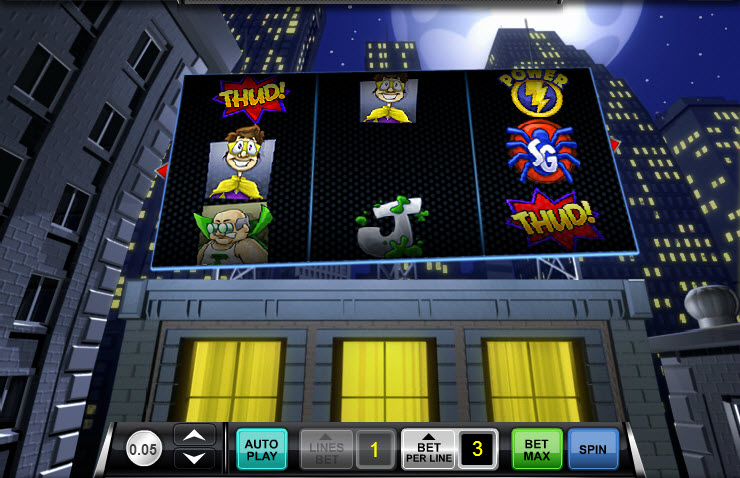740x478 pixels.
Task: Place the maximum bet with BET MAX
Action: (x=537, y=449)
